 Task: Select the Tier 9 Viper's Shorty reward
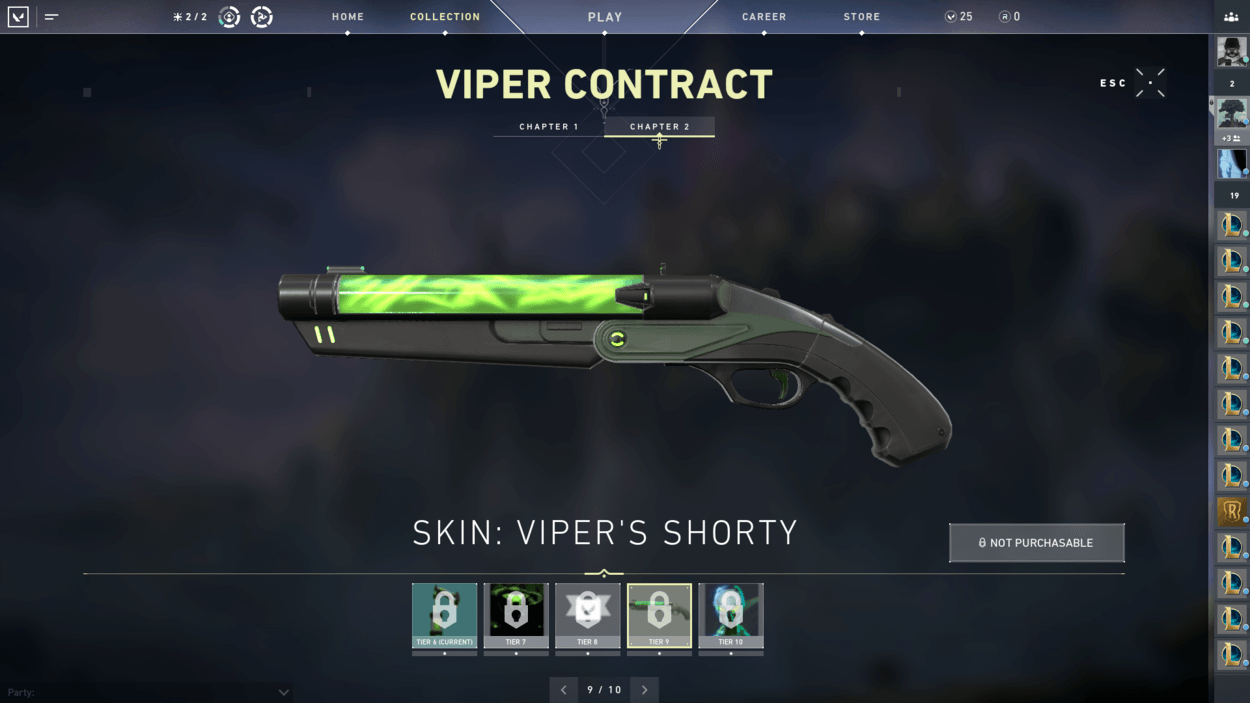point(659,615)
